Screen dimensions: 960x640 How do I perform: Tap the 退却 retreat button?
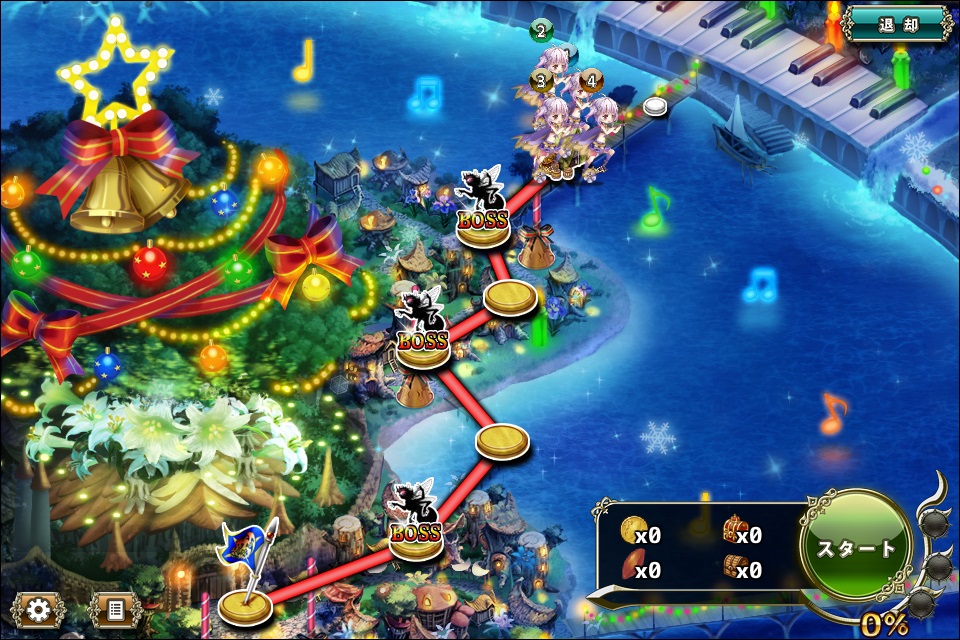pyautogui.click(x=897, y=25)
